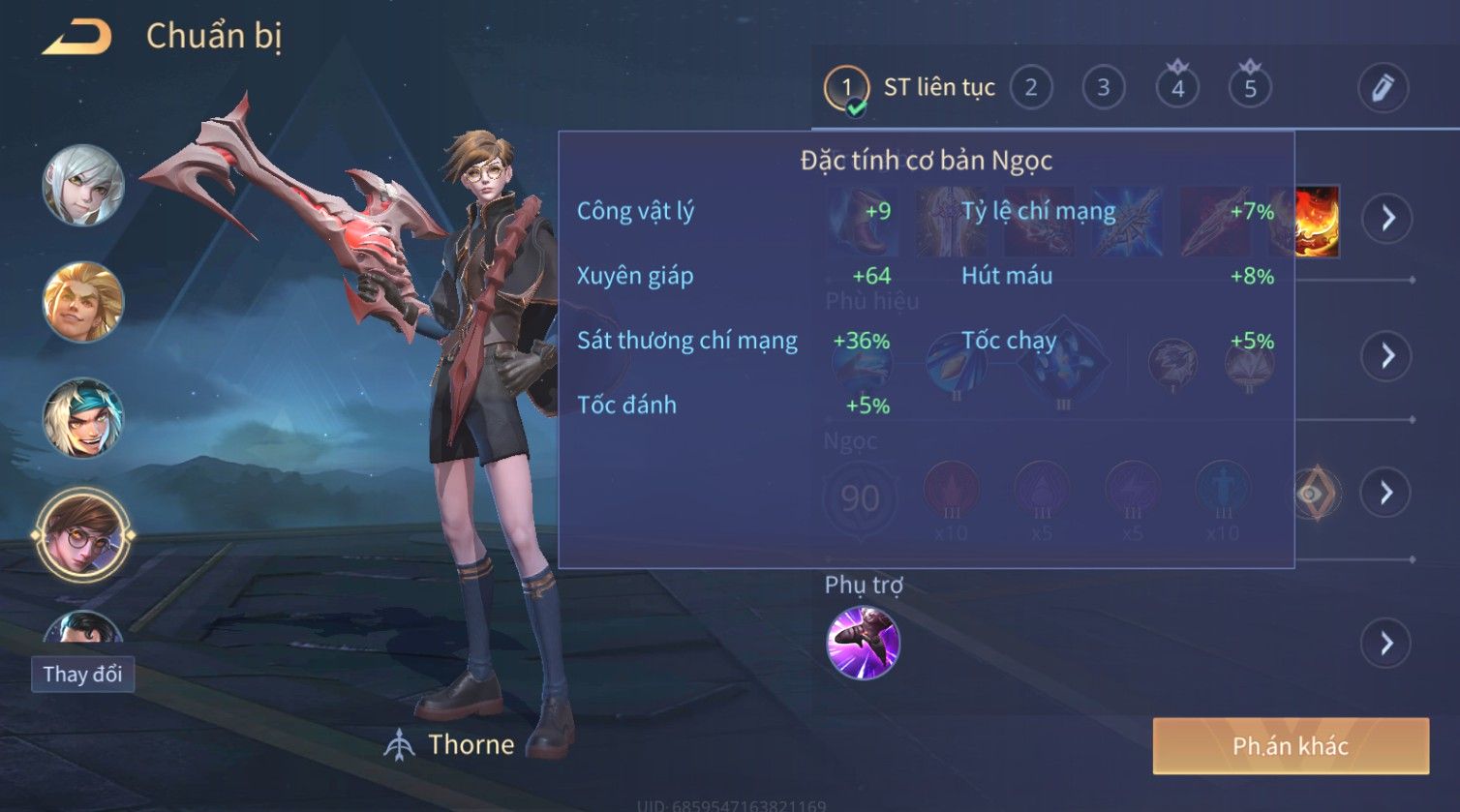The width and height of the screenshot is (1460, 812).
Task: Switch to loadout preset 3
Action: click(x=1103, y=88)
